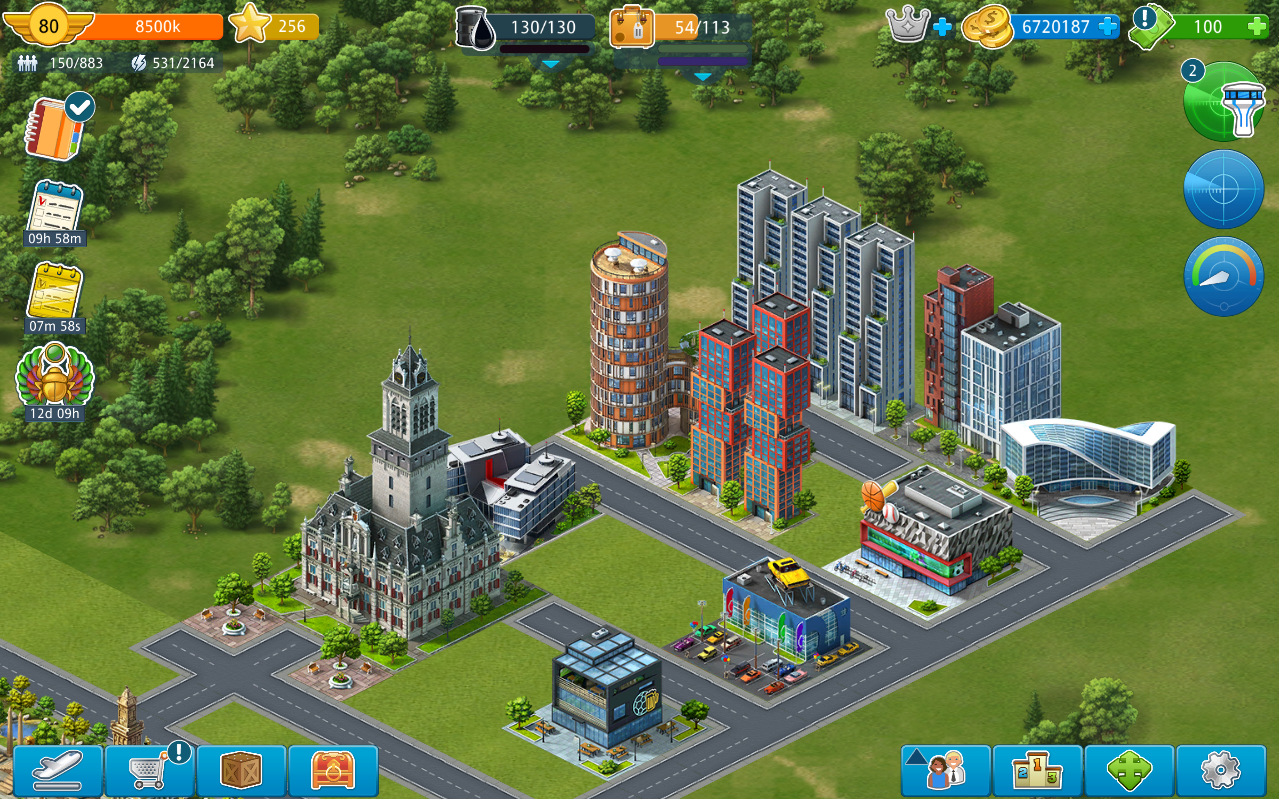Open the shopping cart store
Image resolution: width=1279 pixels, height=799 pixels.
[x=150, y=771]
